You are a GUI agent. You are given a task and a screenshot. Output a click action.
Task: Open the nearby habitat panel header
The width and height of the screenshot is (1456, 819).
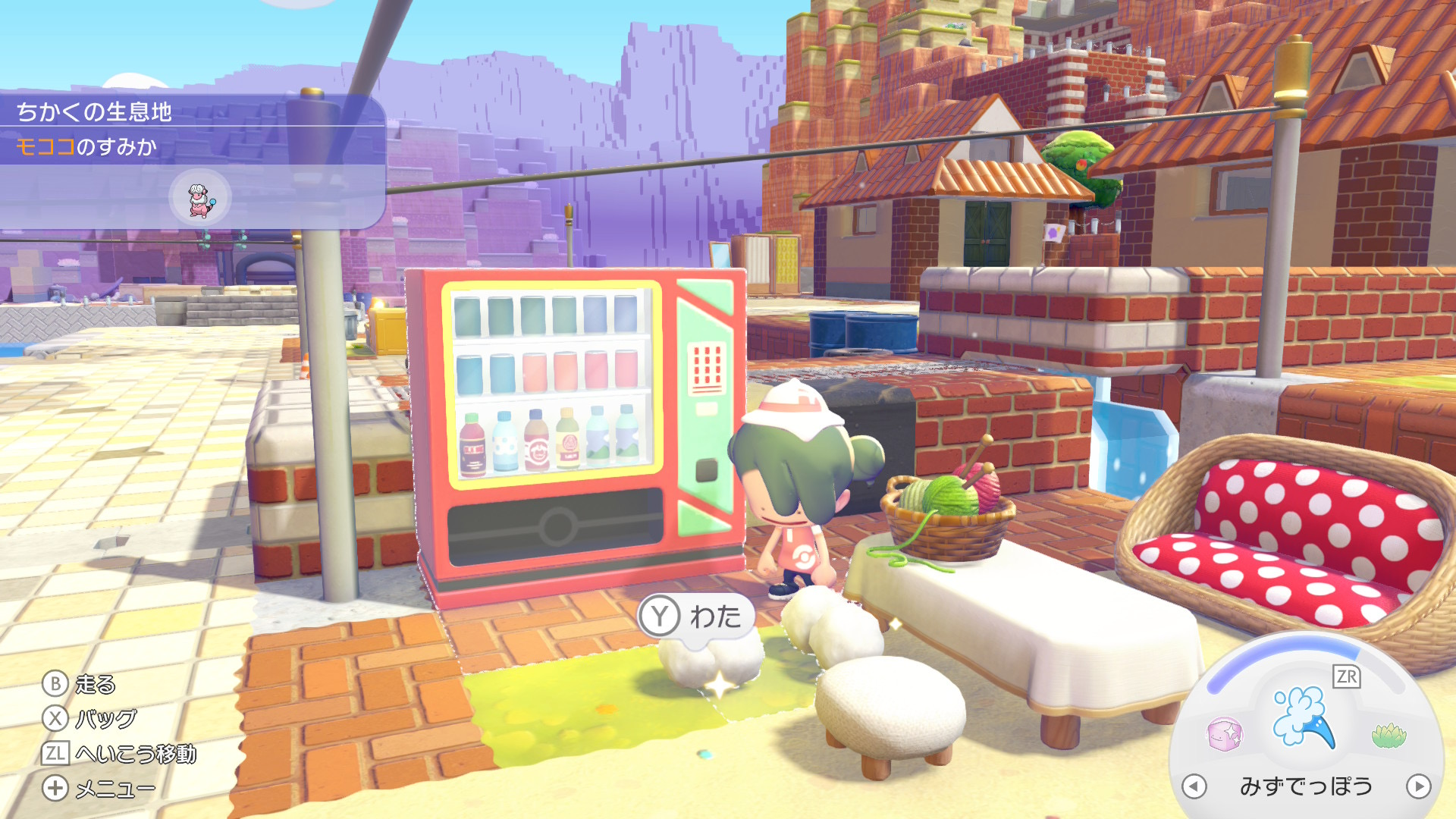(94, 111)
